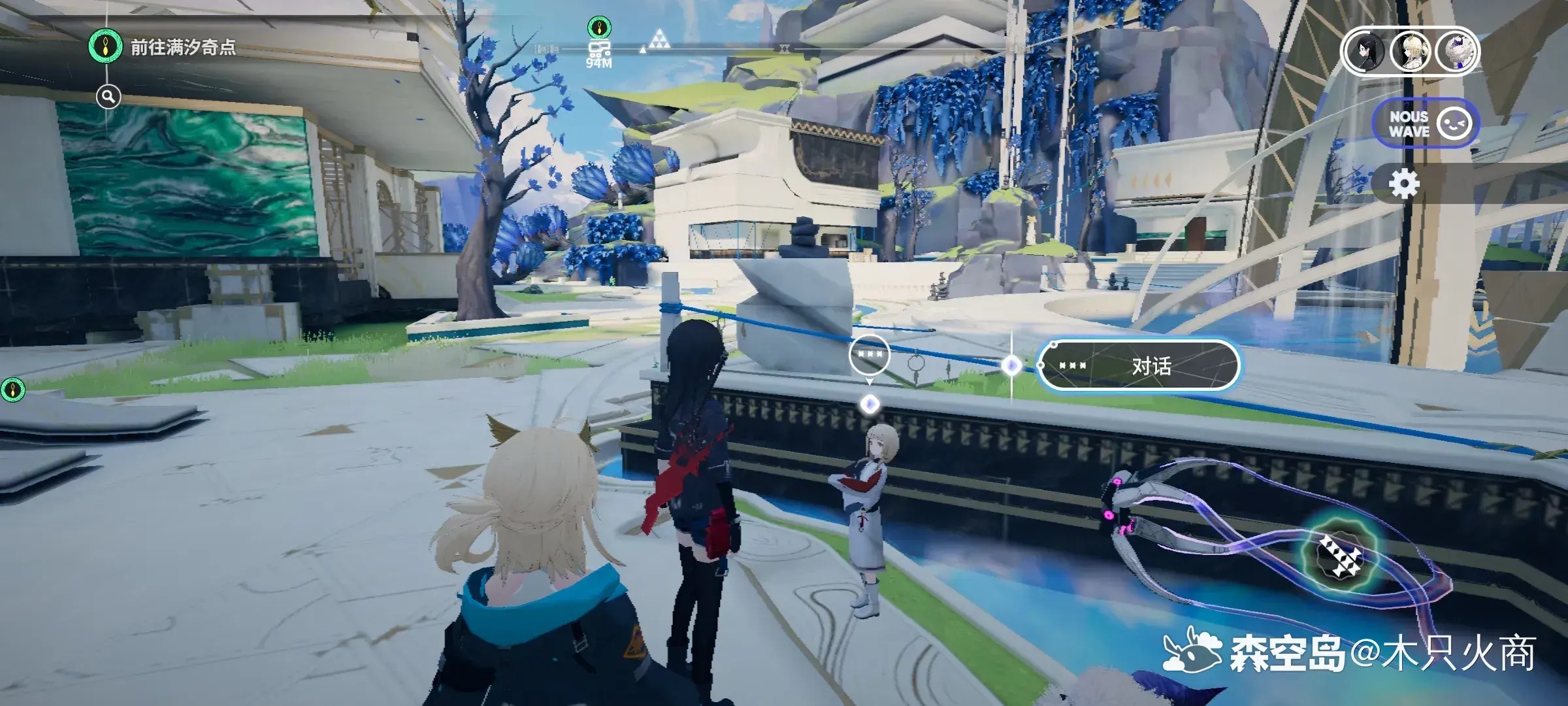Tap the 对话 talk prompt
This screenshot has width=1568, height=706.
pos(1138,365)
